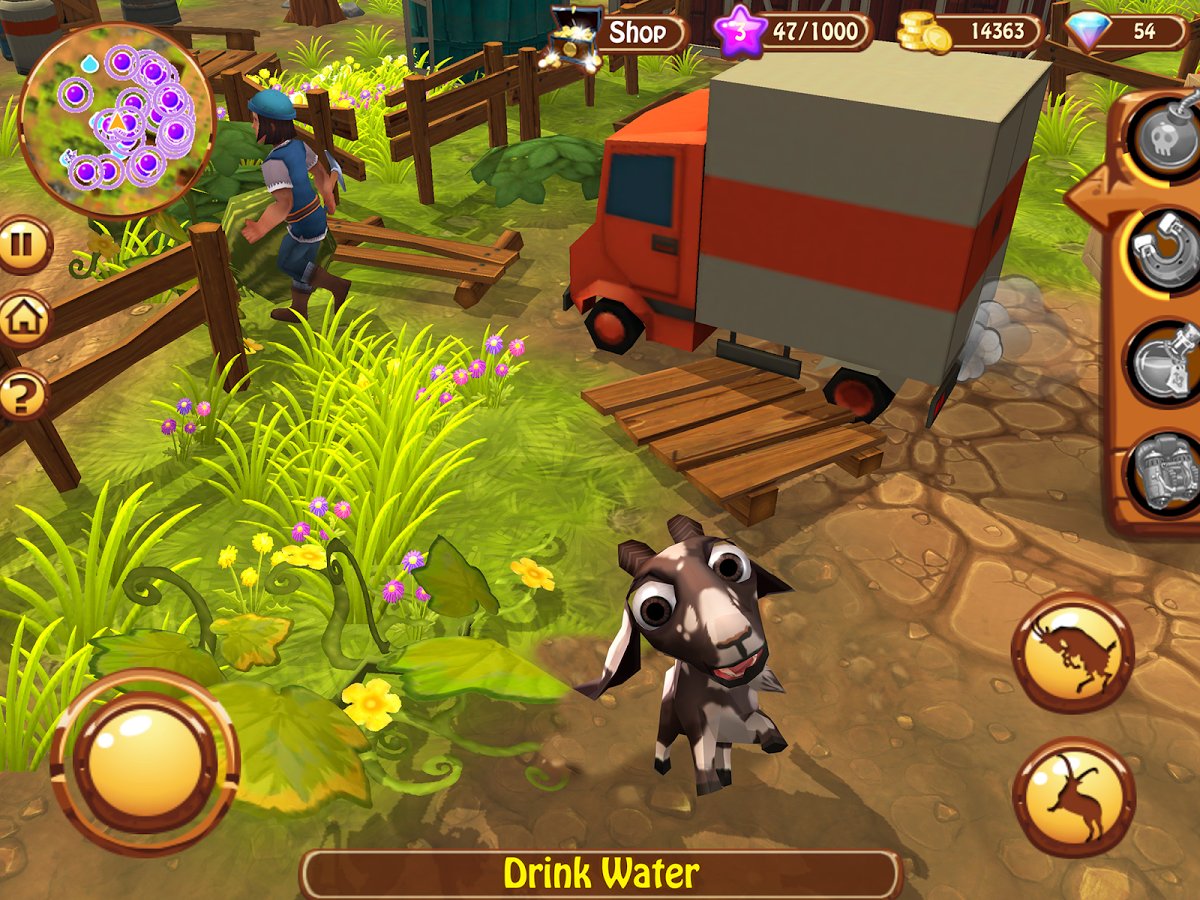Image resolution: width=1200 pixels, height=900 pixels.
Task: Use the skull bomb power-up
Action: (x=1163, y=135)
